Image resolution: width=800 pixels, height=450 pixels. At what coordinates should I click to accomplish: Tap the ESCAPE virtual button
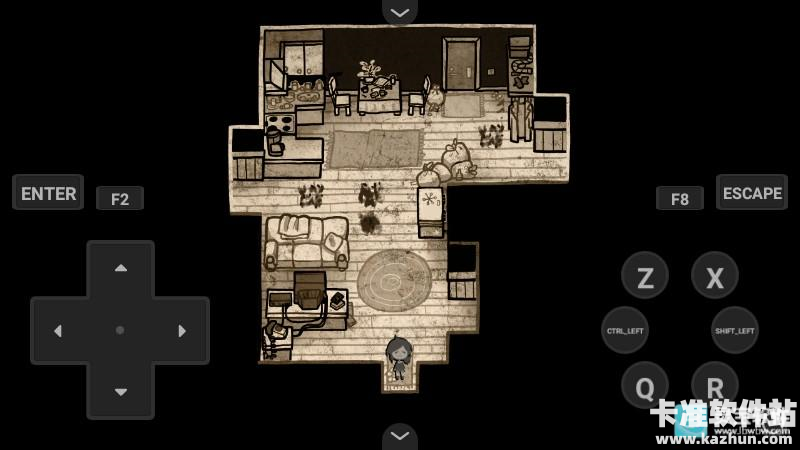[x=752, y=193]
